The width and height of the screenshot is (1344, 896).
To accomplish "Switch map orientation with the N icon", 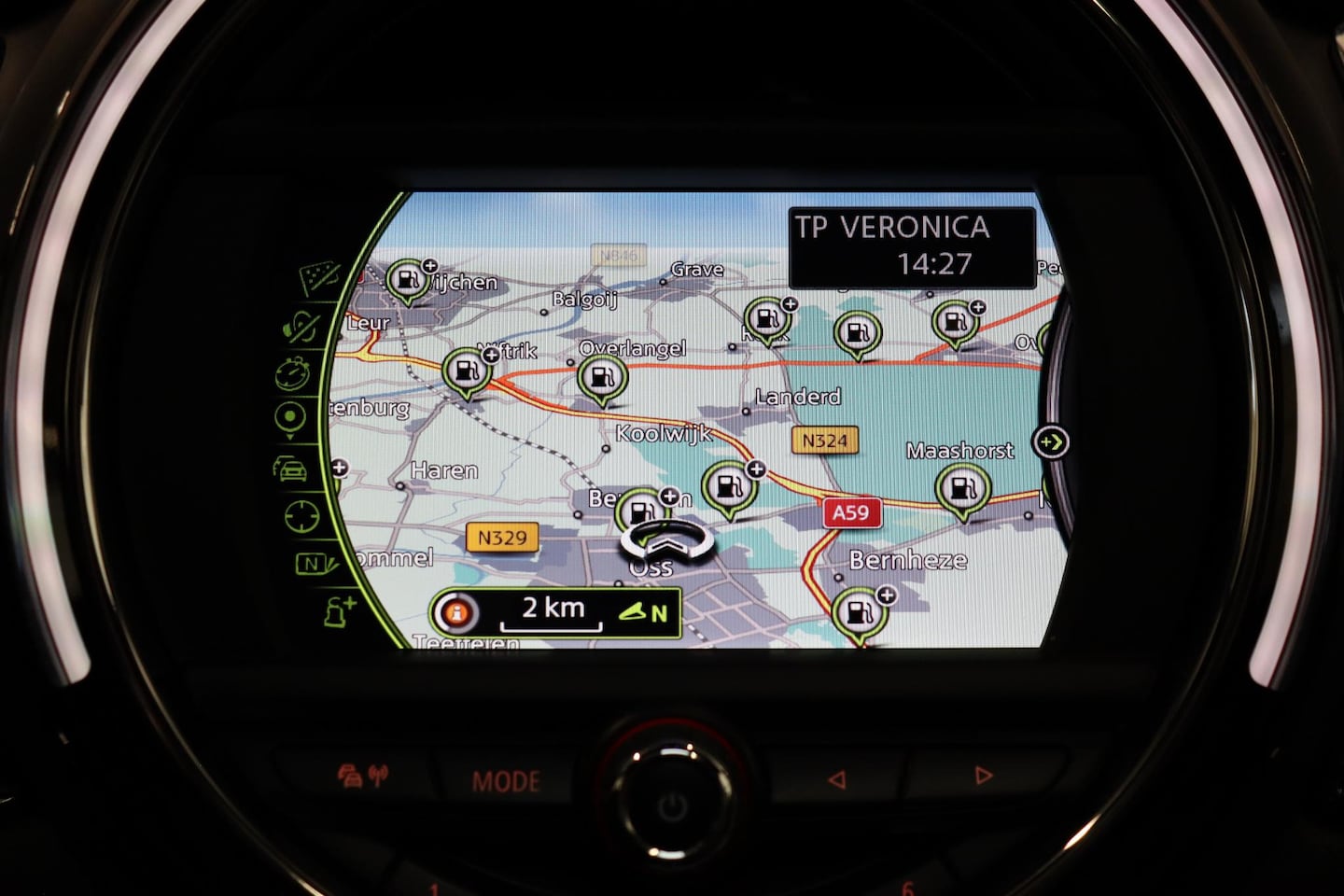I will (313, 564).
